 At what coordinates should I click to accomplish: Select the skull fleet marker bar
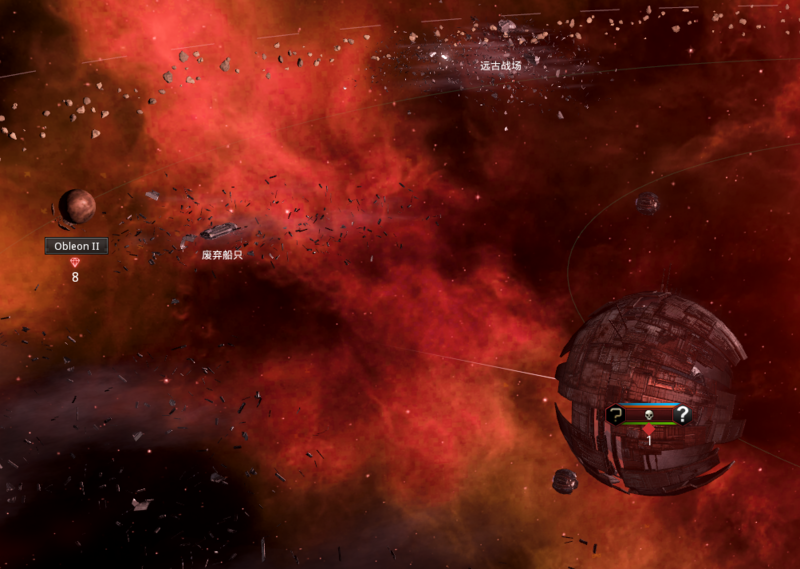(648, 414)
